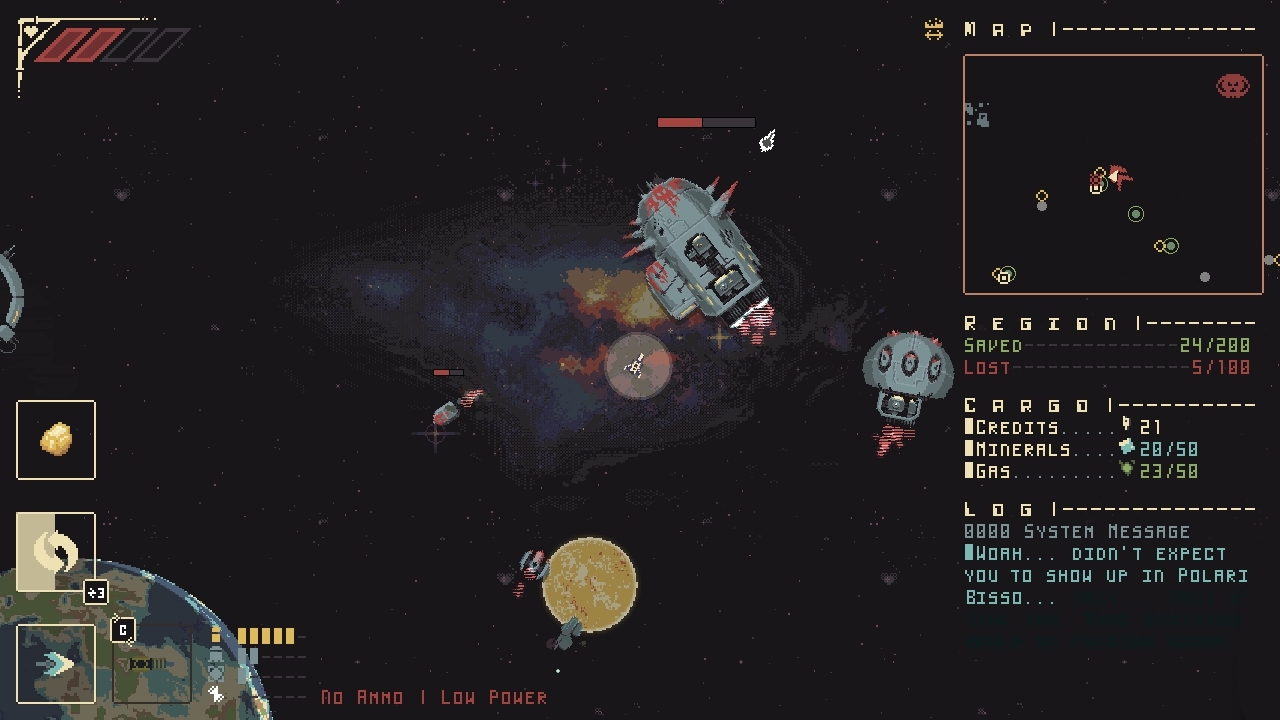Click the red skull enemy marker on the minimap
Screen dimensions: 1280x720
tap(1234, 85)
